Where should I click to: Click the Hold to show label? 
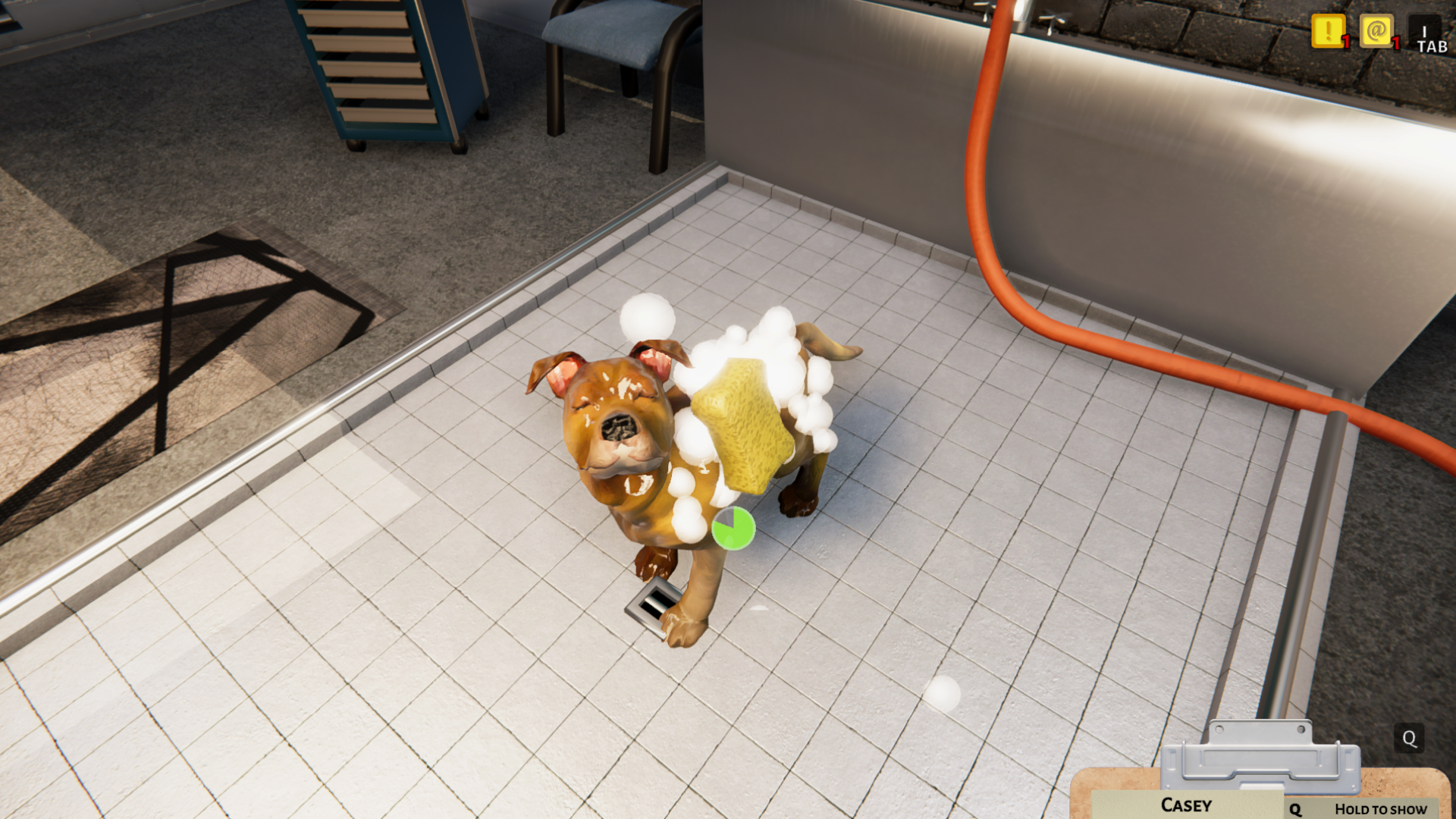[1380, 809]
